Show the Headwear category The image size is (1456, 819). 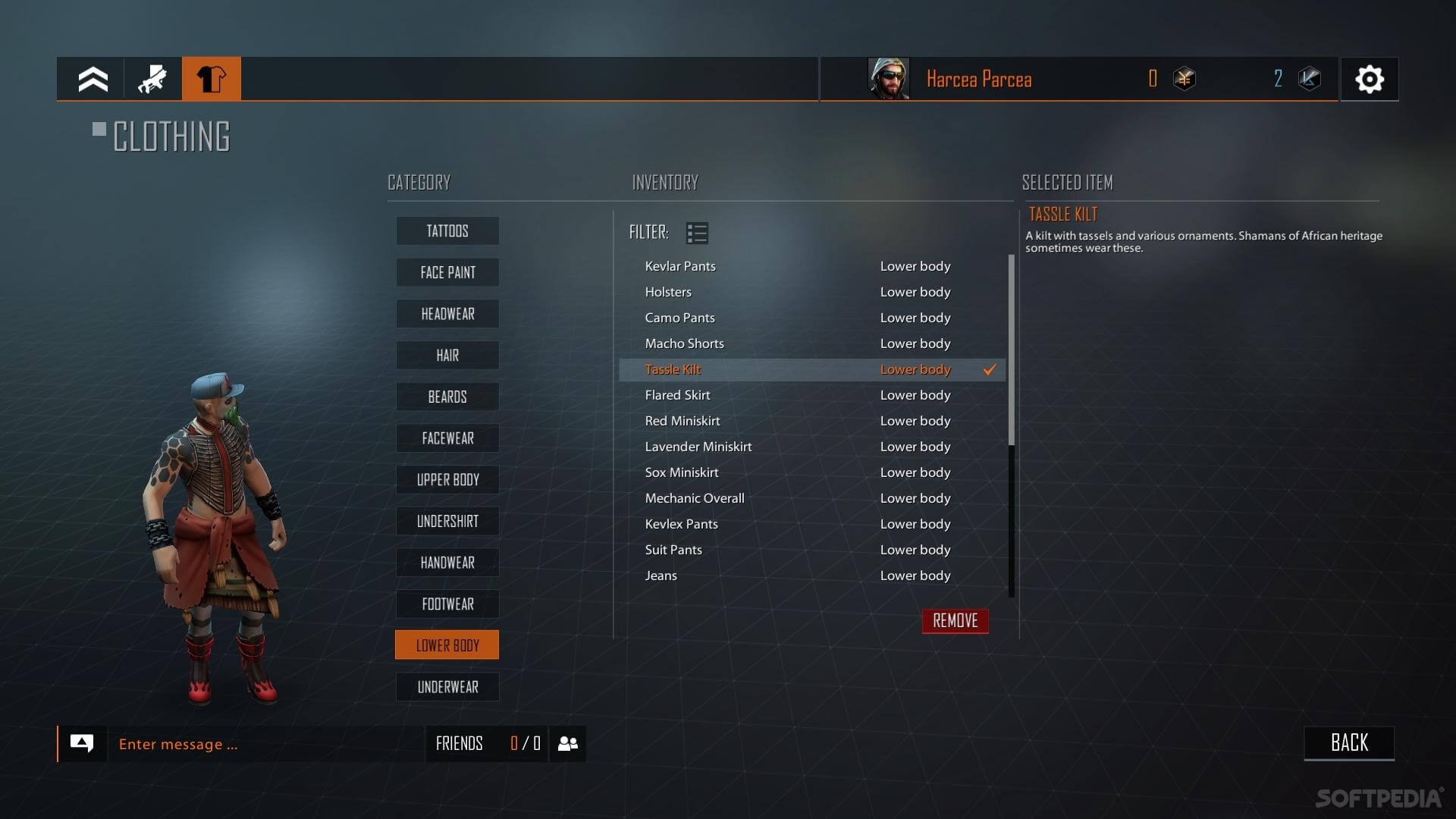(447, 314)
